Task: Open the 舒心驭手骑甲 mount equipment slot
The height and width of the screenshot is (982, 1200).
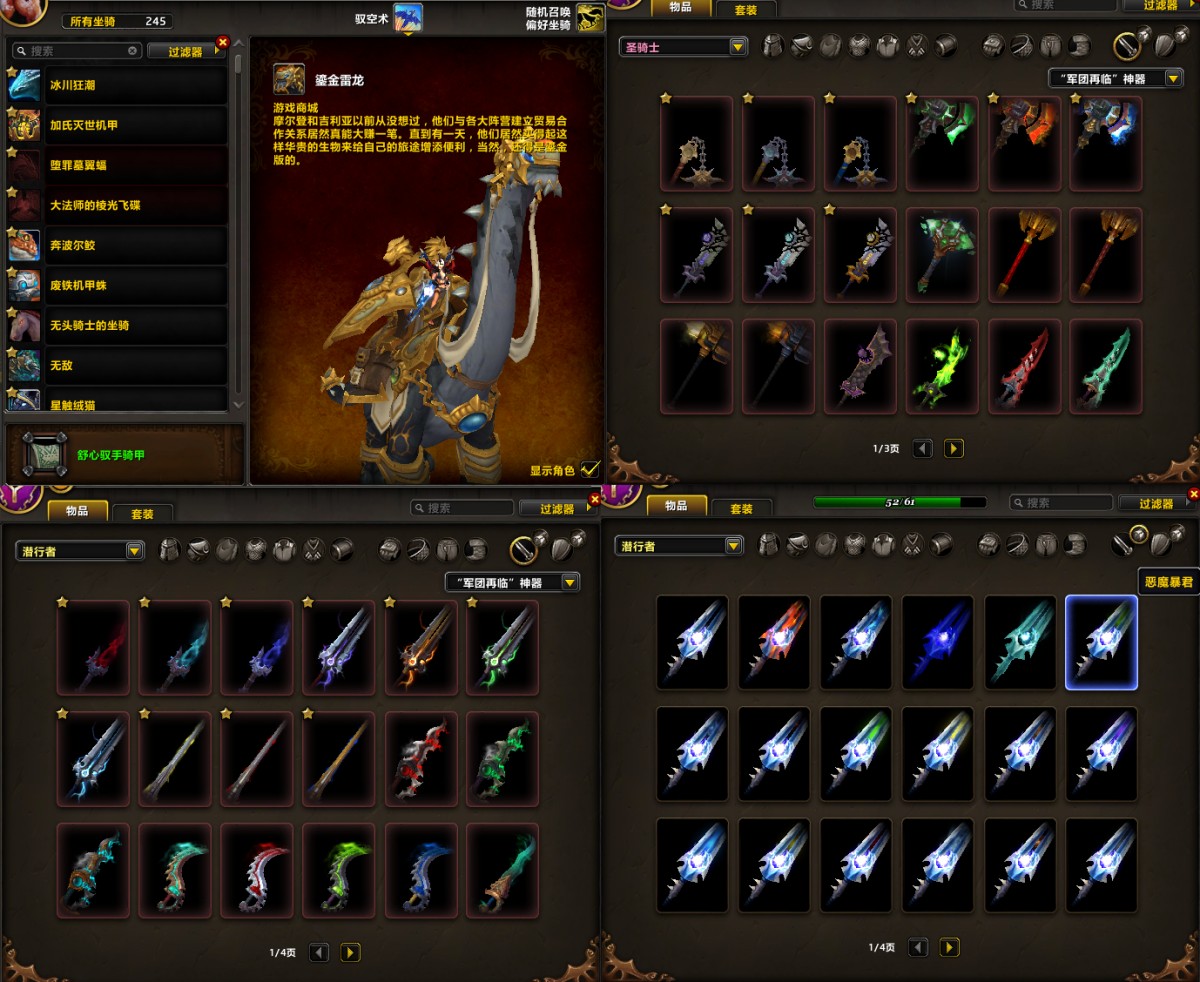Action: 45,455
